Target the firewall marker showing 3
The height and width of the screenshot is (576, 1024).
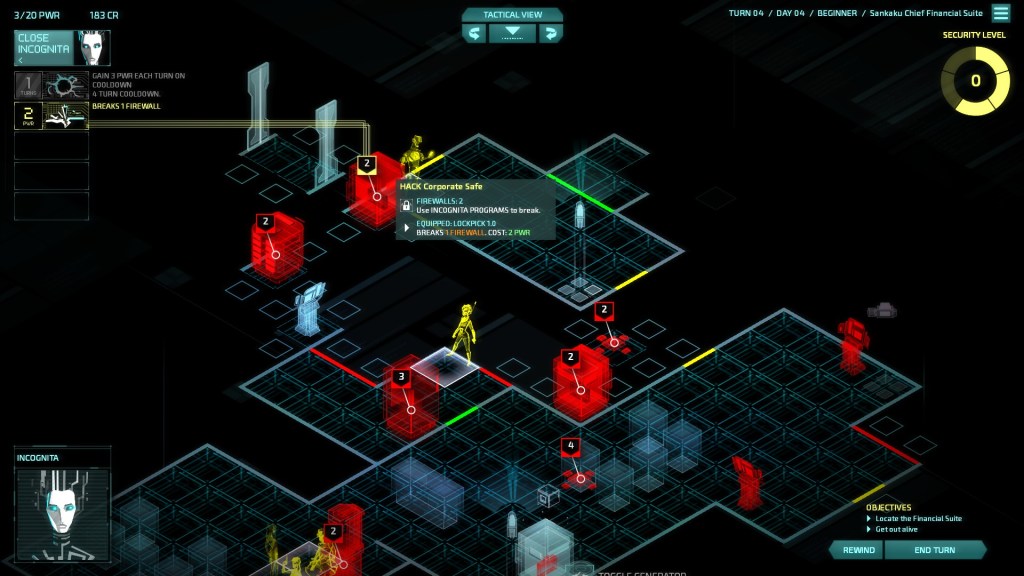pos(401,378)
